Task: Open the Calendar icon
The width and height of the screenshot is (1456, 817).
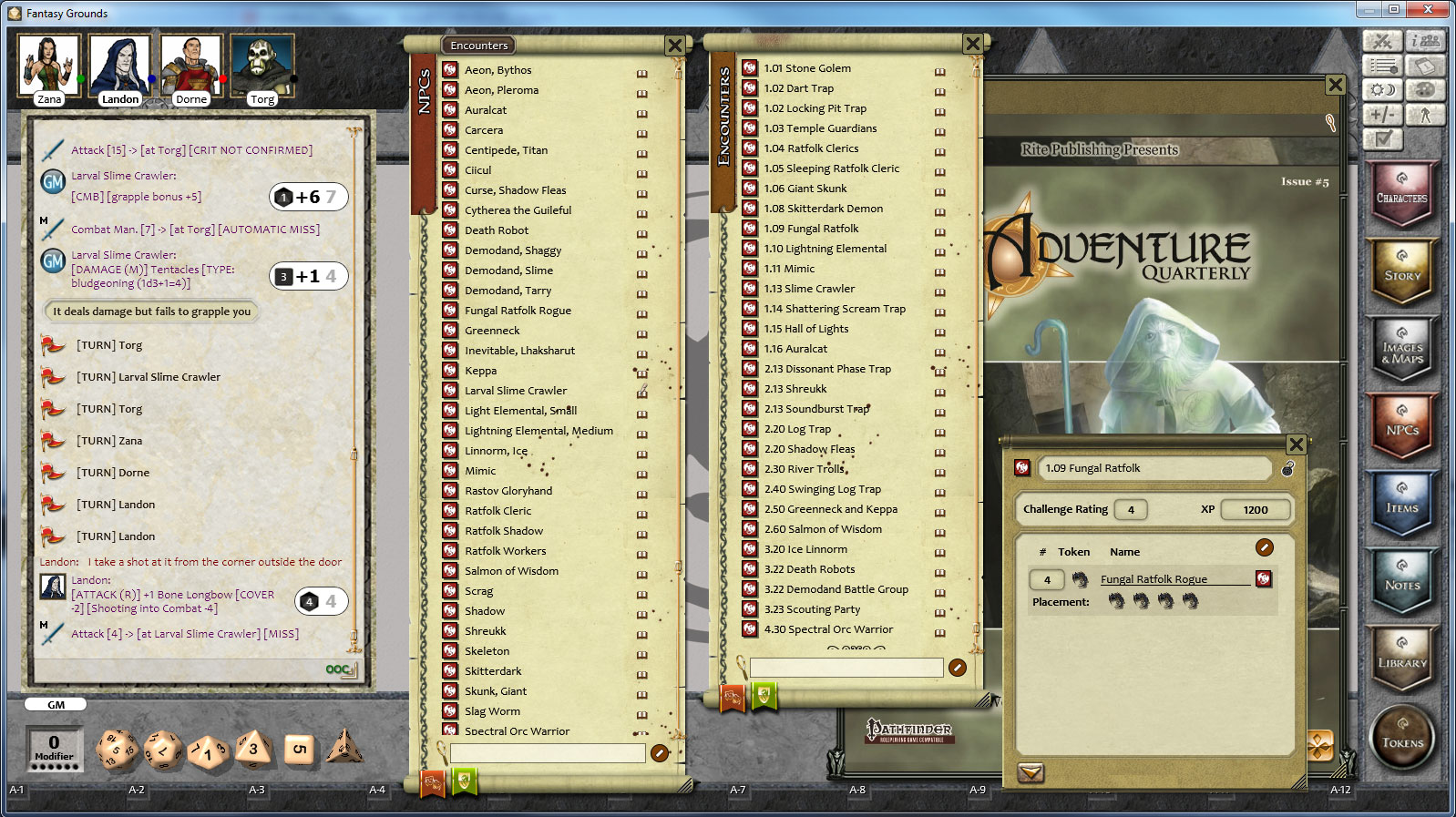Action: [x=1426, y=66]
